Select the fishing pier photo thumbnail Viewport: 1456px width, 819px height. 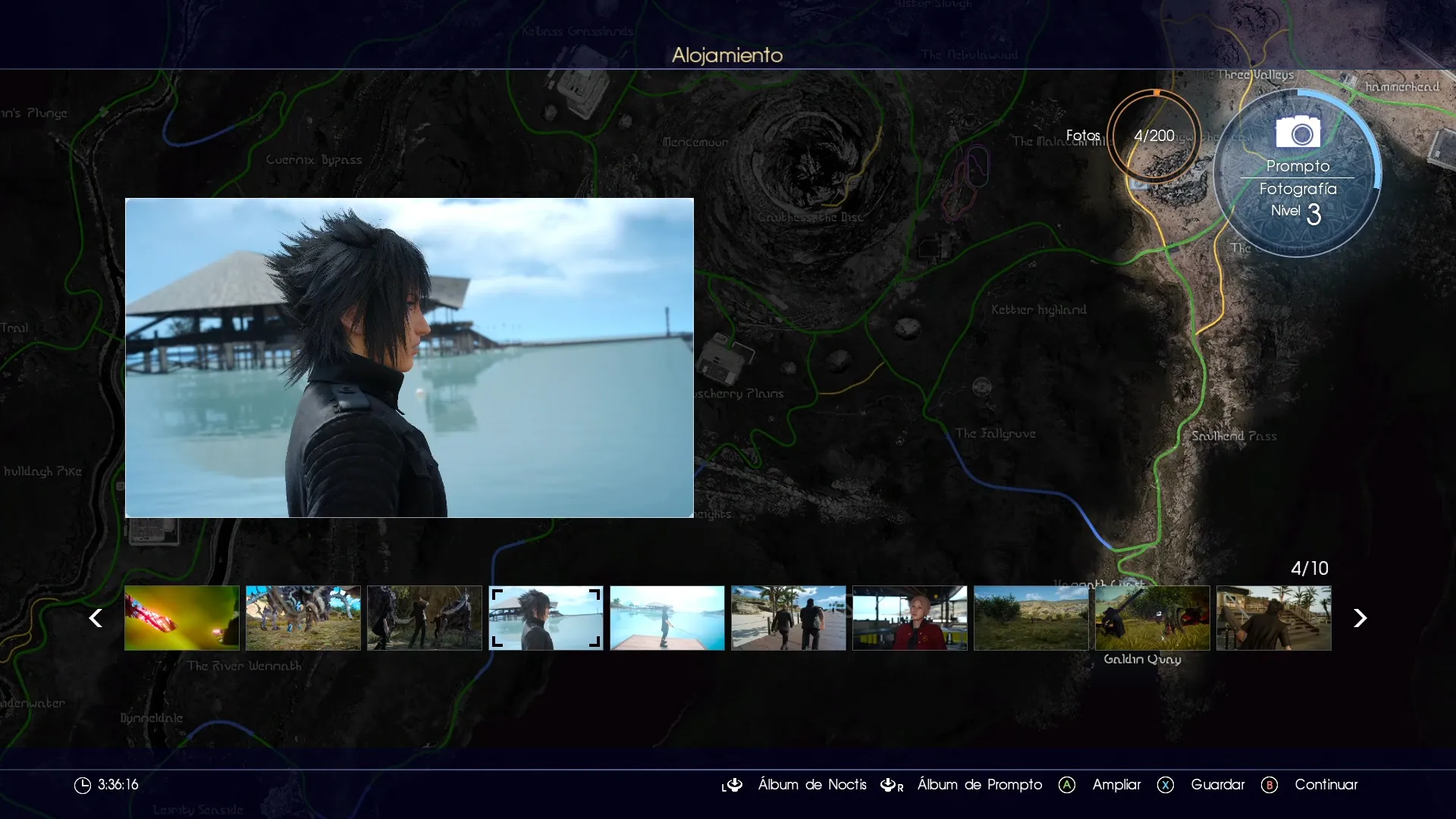pos(667,618)
